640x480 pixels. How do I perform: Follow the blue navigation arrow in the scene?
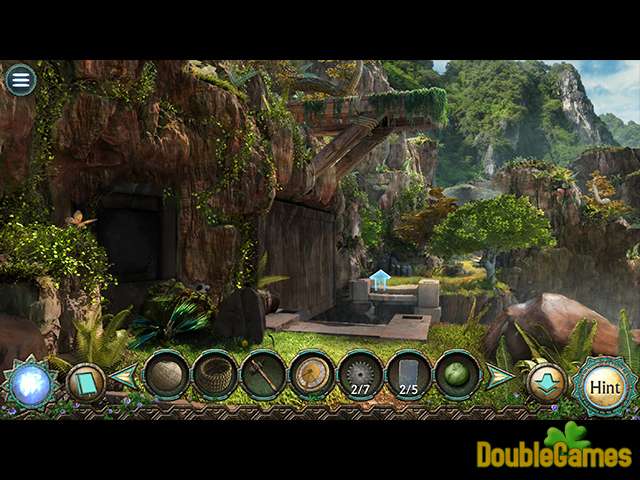coord(379,280)
